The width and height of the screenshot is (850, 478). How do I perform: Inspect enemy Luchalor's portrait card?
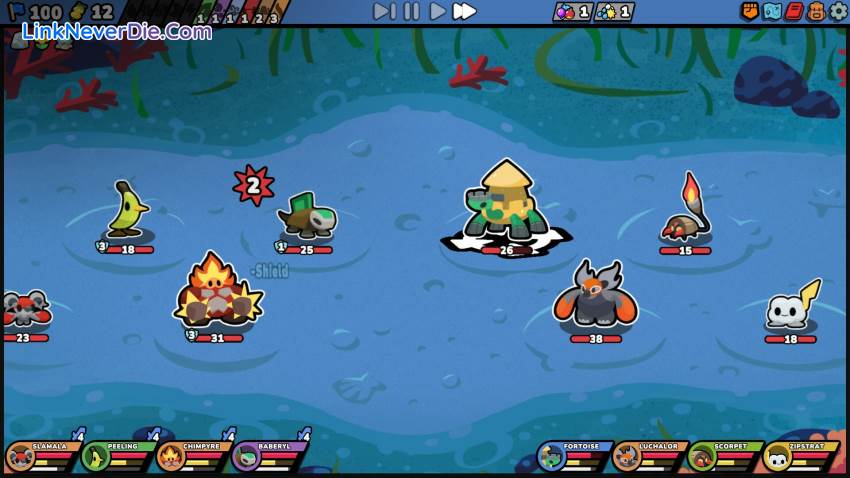(648, 457)
